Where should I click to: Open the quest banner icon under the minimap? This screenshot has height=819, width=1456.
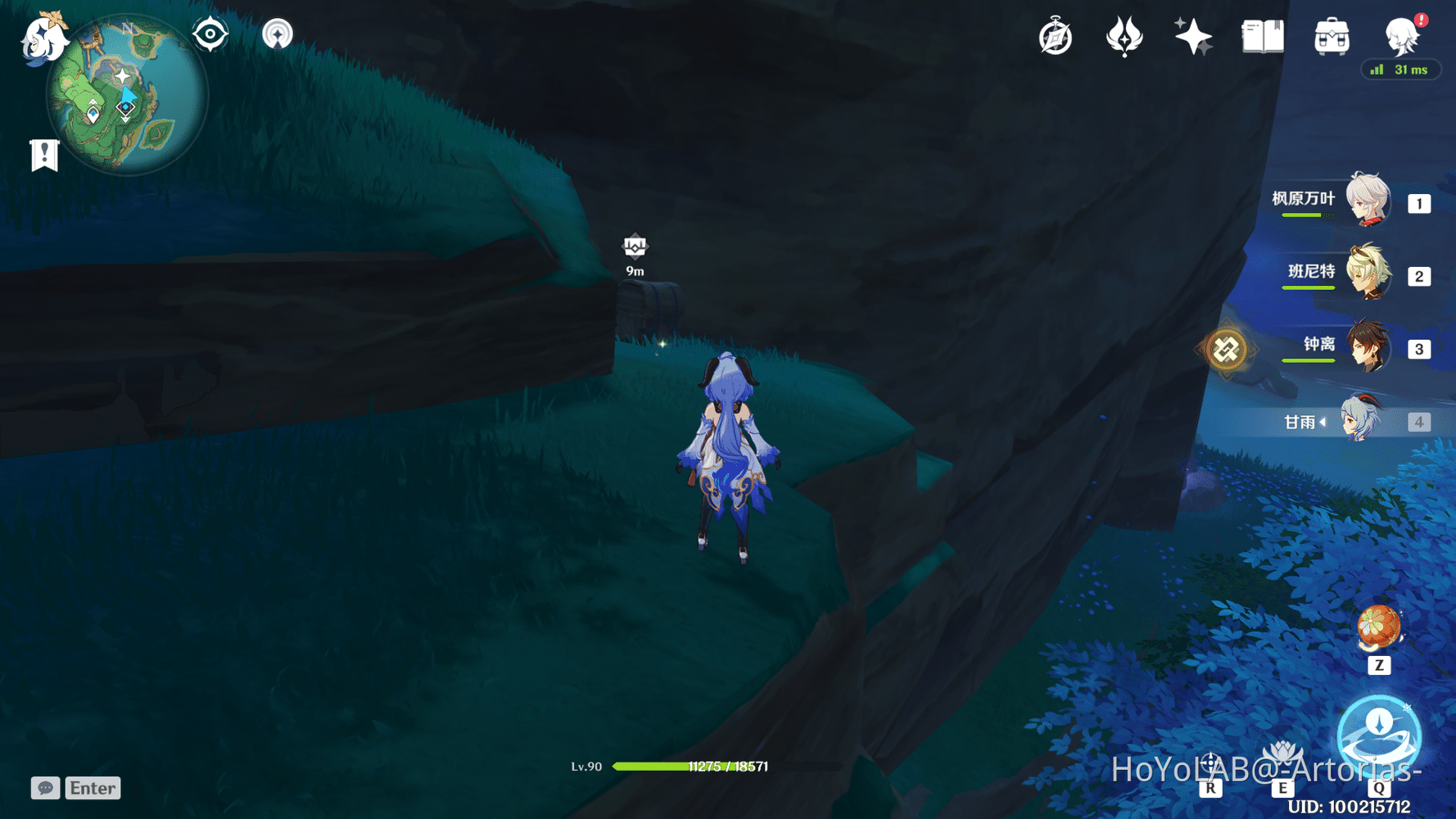43,152
